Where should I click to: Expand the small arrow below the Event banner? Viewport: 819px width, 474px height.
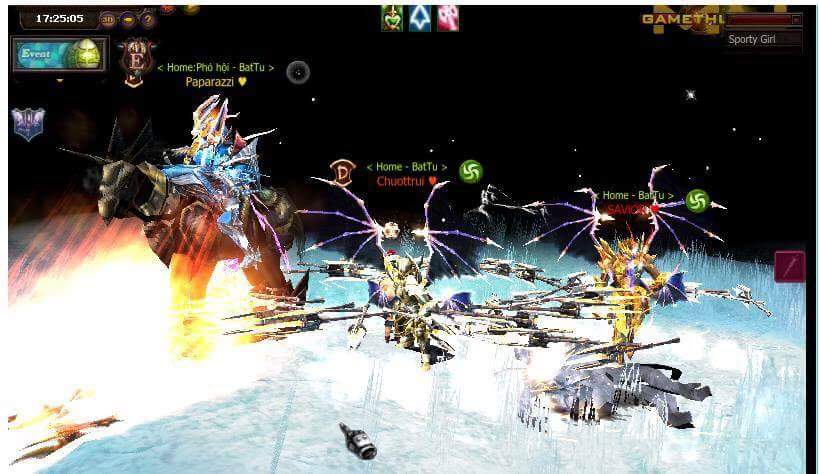[x=59, y=81]
